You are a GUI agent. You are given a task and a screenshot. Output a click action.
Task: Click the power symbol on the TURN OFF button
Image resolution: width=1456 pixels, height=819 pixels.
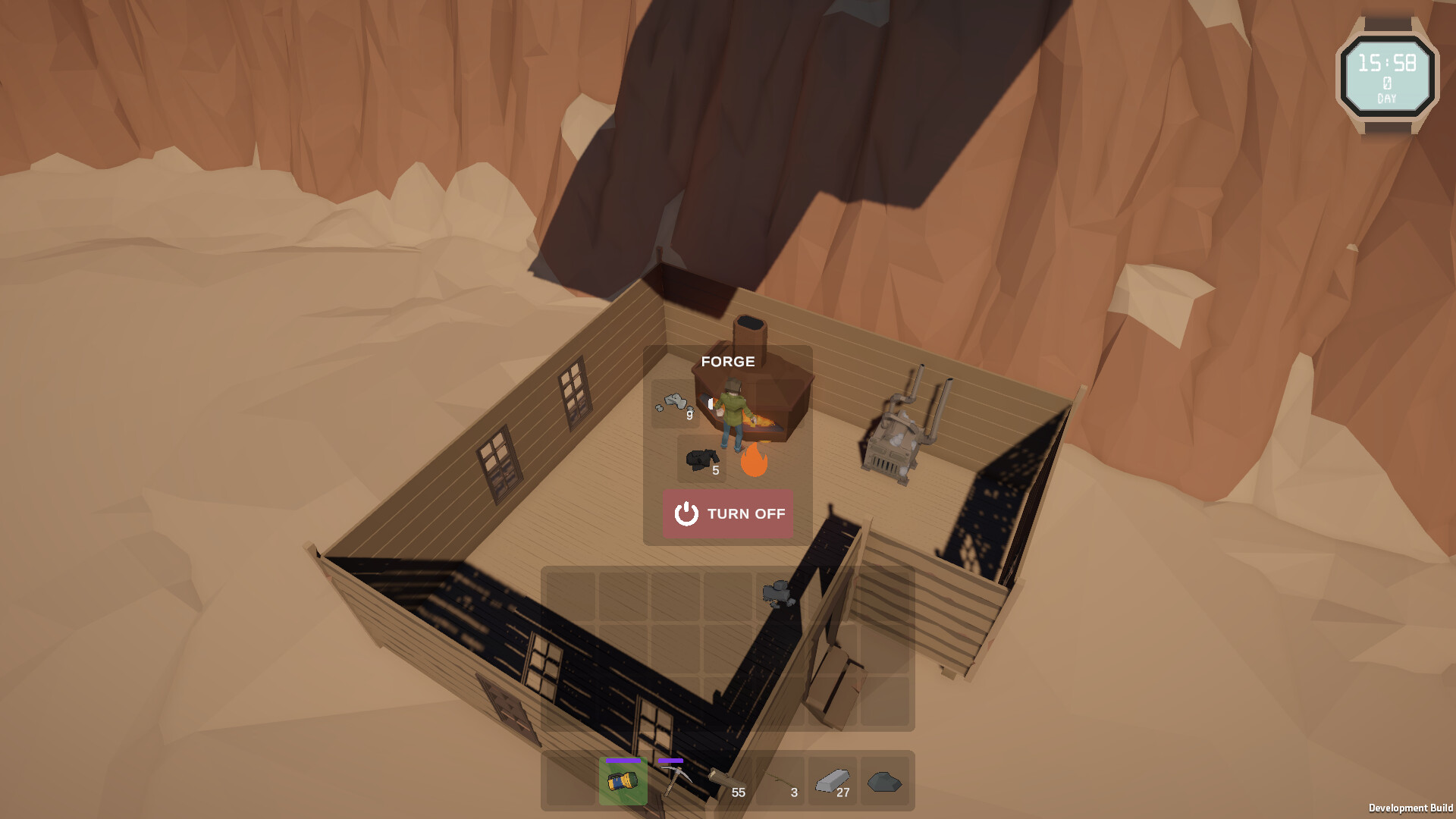click(686, 514)
